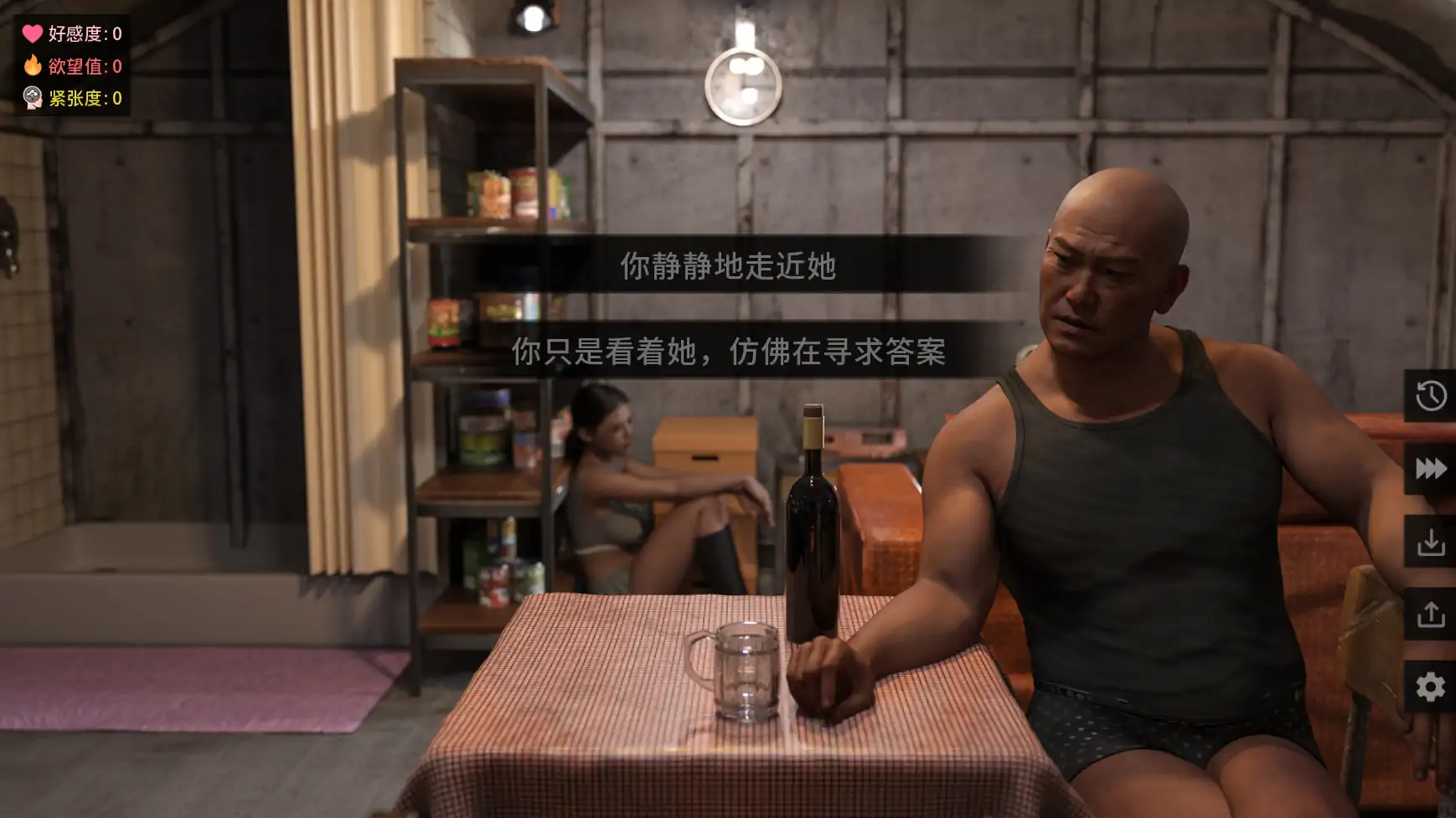The image size is (1456, 818).
Task: Click the 好感度 counter value 0
Action: (117, 33)
